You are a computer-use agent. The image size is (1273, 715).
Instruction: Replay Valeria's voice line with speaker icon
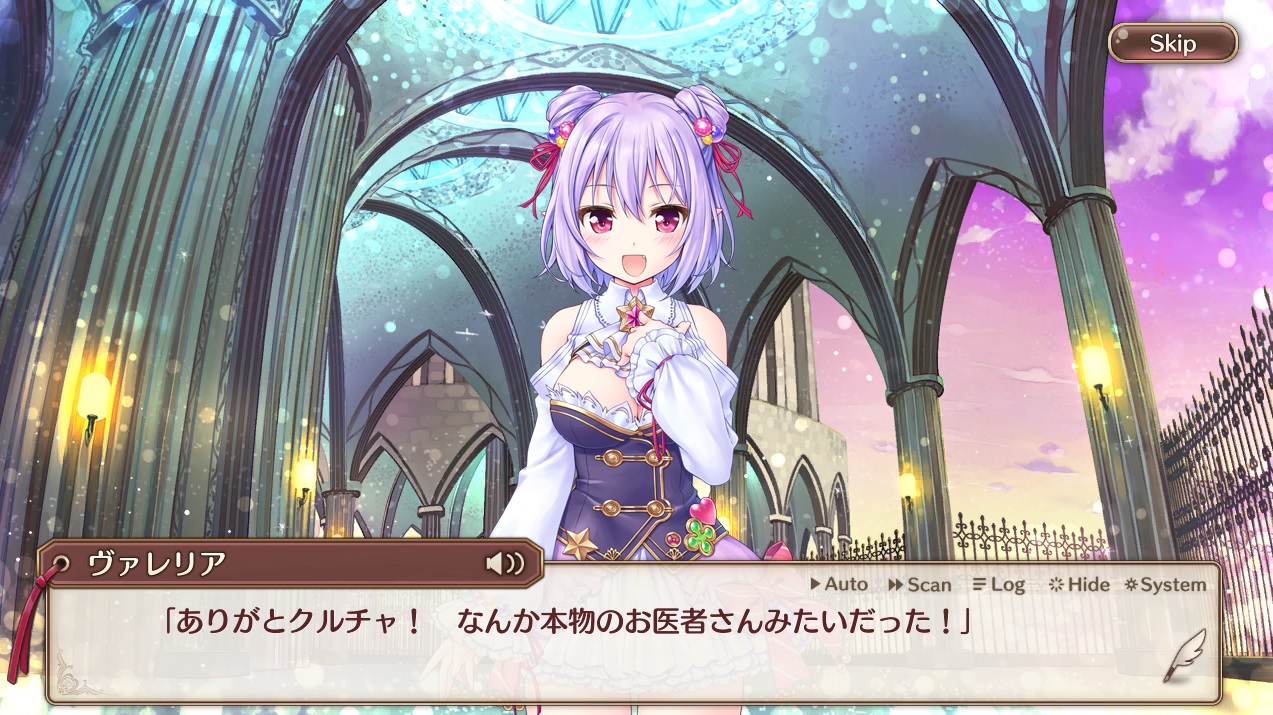coord(505,563)
